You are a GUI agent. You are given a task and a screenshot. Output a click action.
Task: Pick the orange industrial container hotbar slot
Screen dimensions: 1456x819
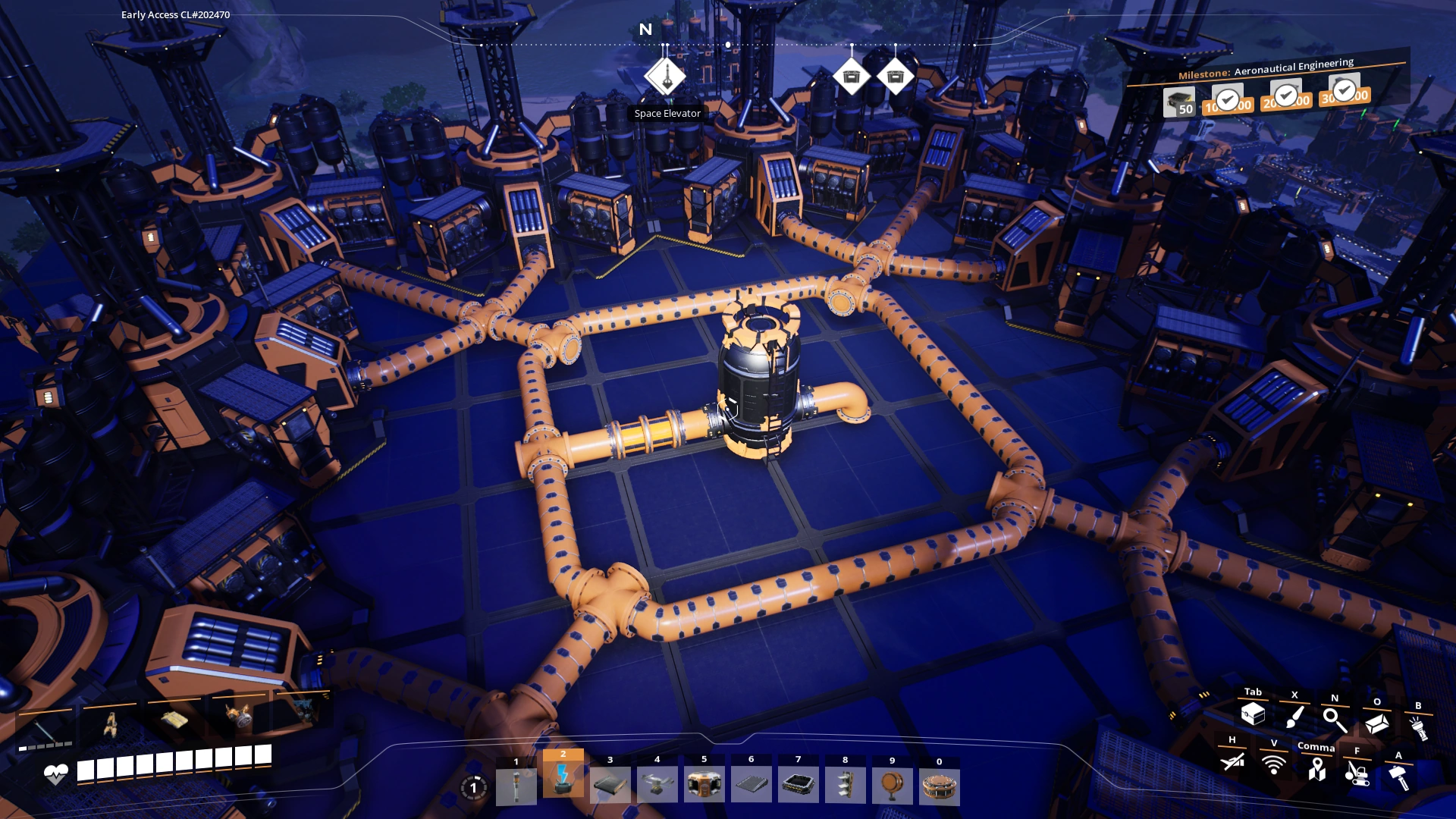point(704,785)
